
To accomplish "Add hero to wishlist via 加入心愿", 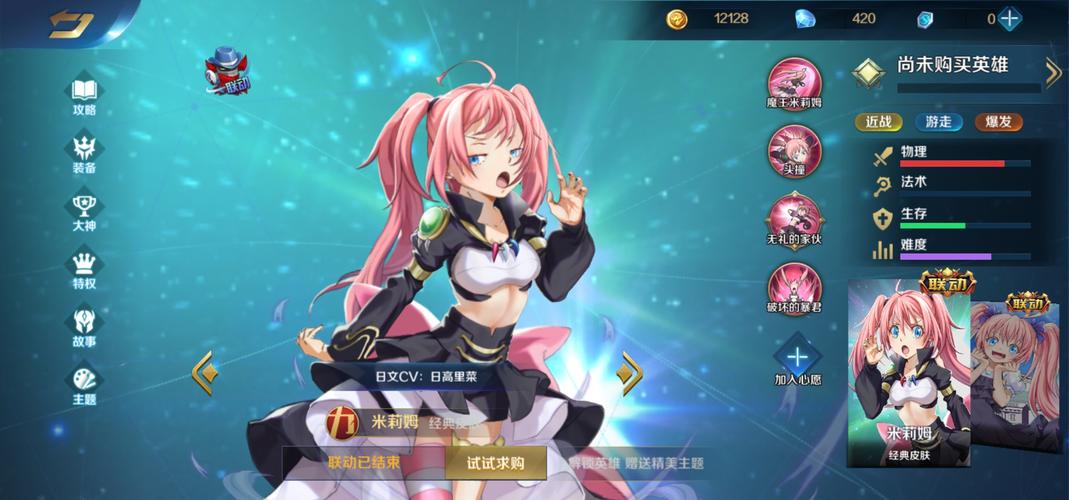I will [796, 361].
